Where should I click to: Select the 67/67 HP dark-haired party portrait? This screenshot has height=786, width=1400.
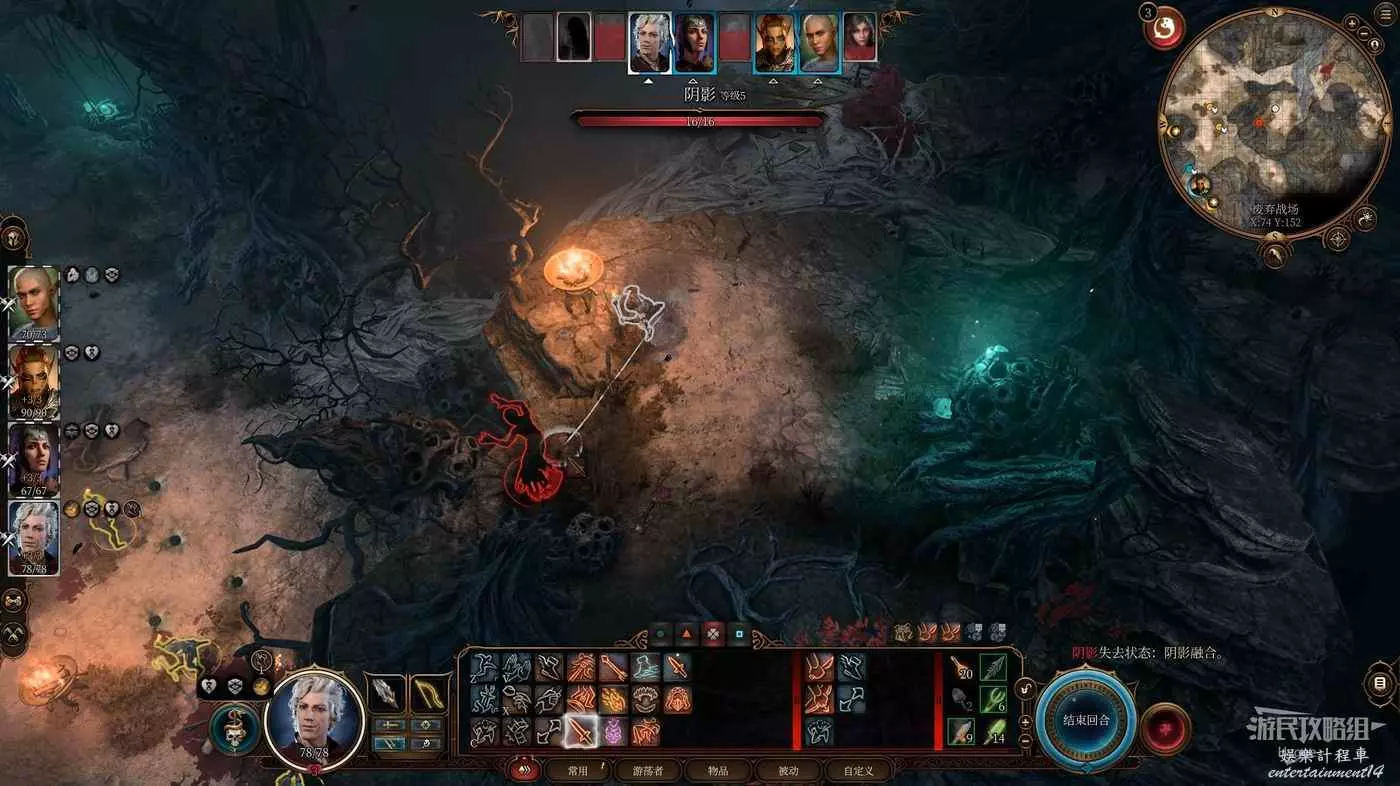coord(34,459)
